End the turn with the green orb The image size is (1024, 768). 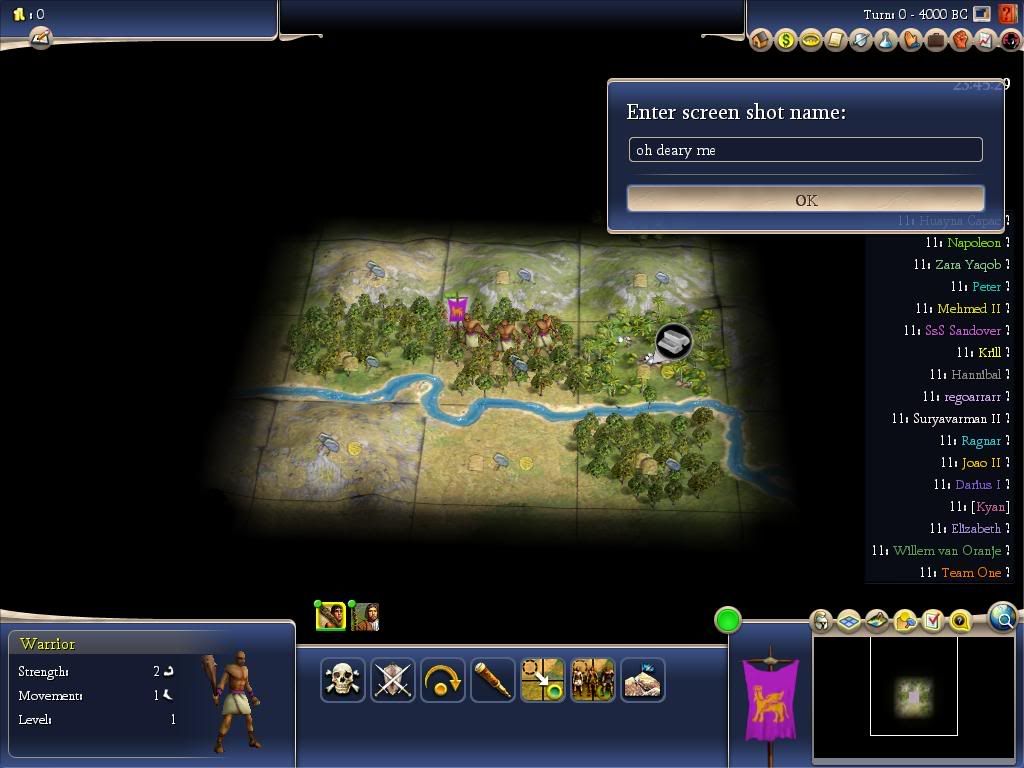pyautogui.click(x=728, y=620)
